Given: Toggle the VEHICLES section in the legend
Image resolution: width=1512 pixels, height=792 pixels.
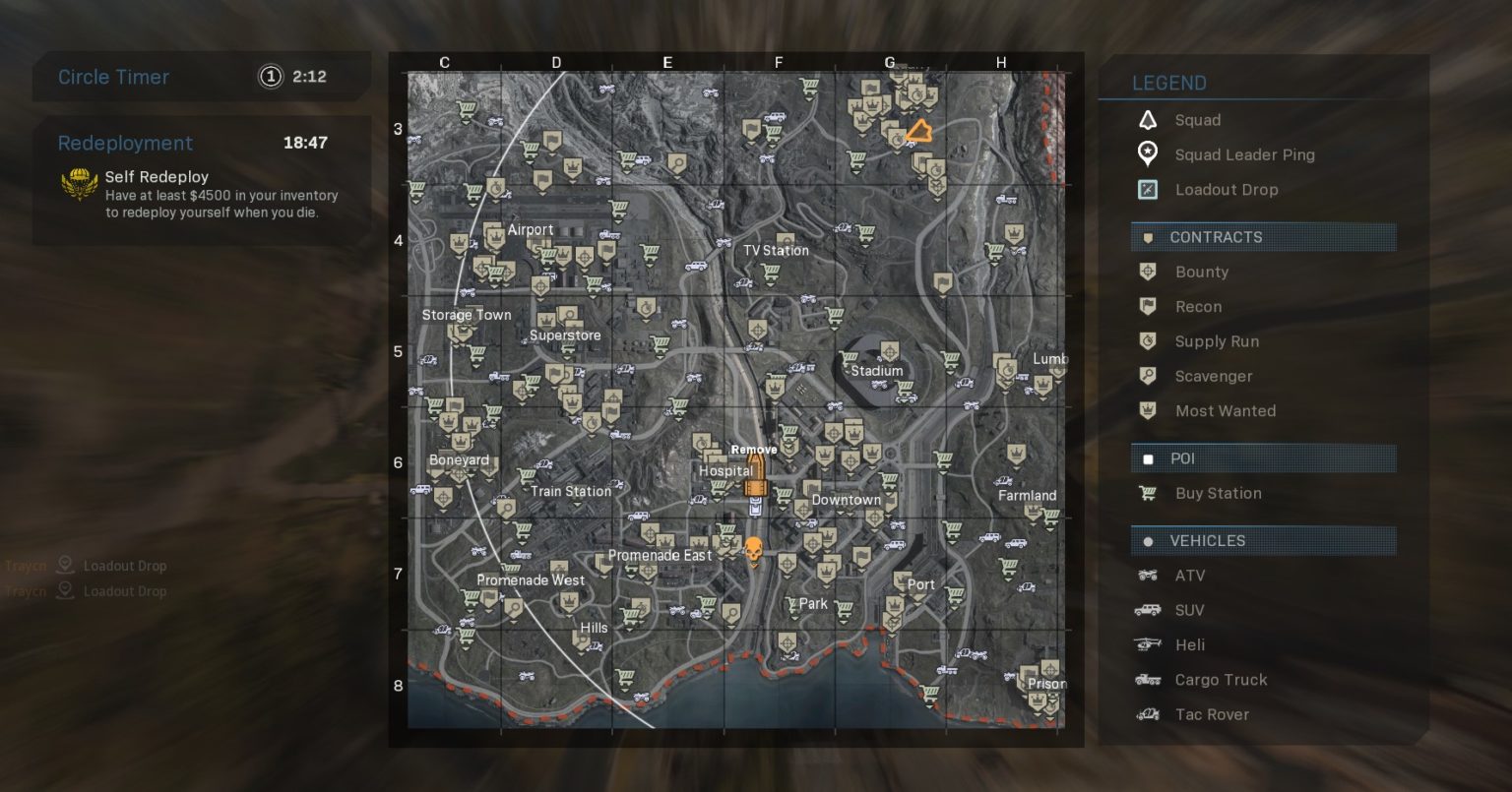Looking at the screenshot, I should click(1264, 540).
